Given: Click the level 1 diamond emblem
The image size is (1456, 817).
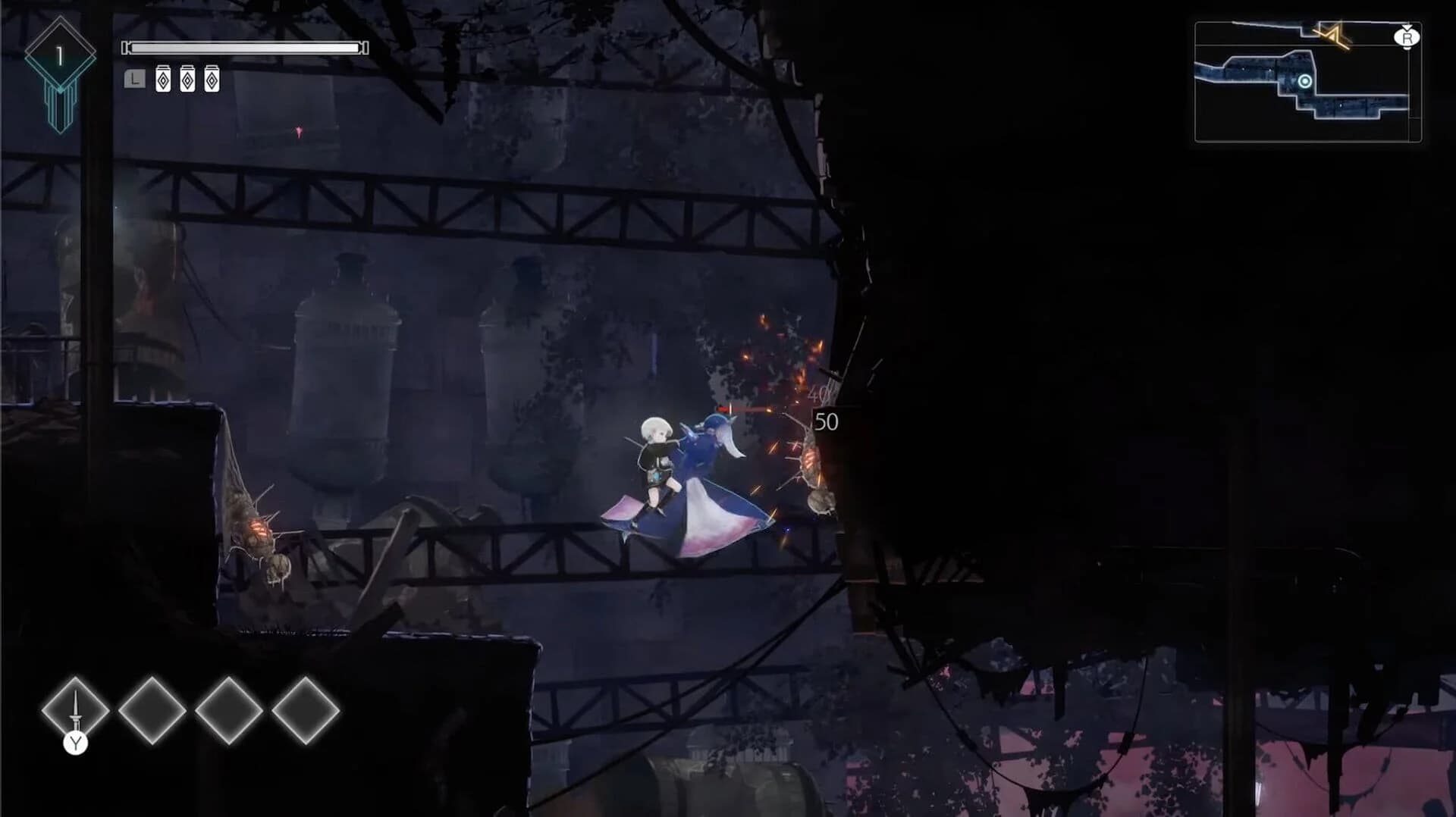Looking at the screenshot, I should [59, 53].
